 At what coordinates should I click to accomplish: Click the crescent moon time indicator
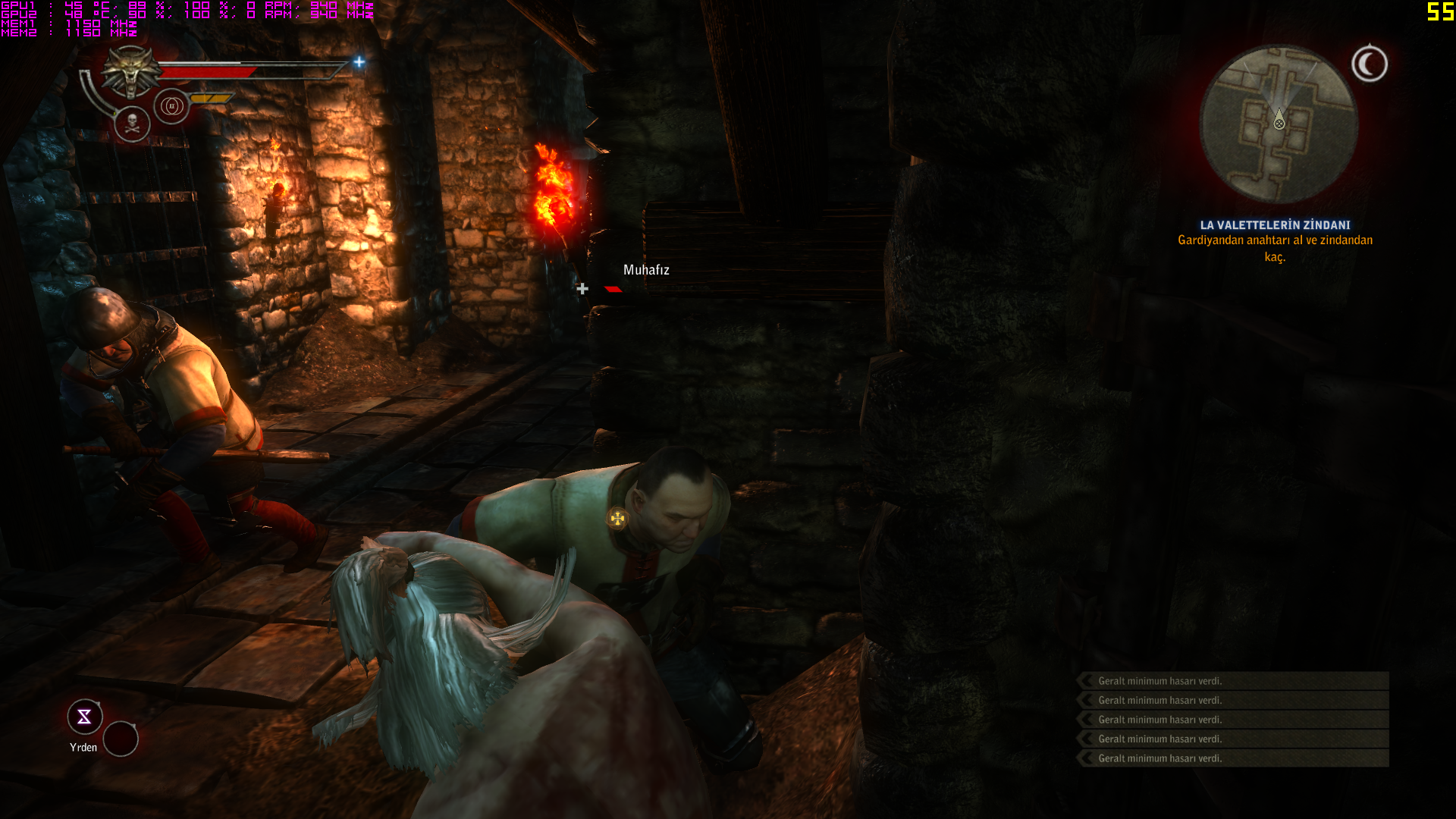1370,64
